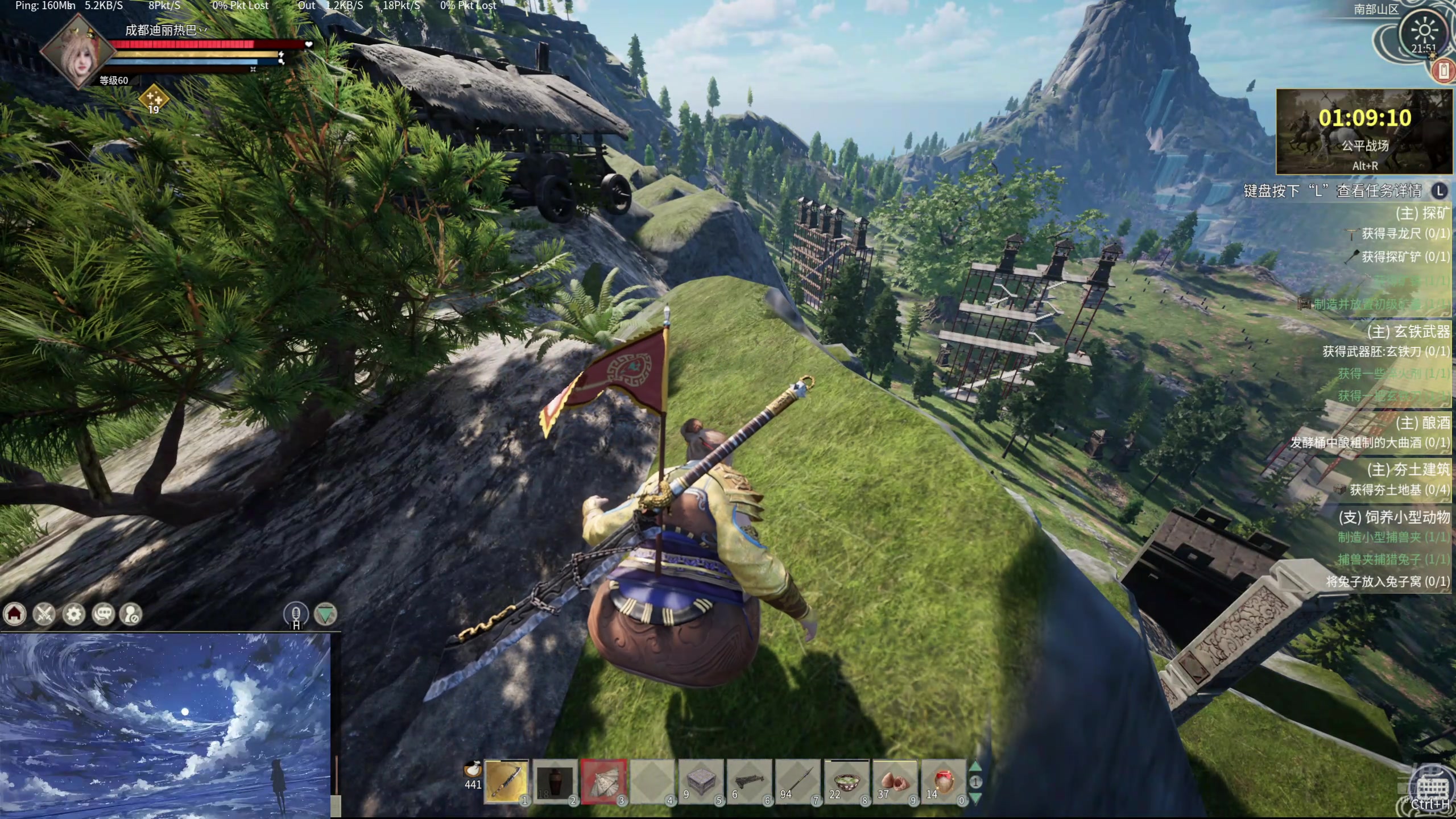Open the blocked player list icon
The height and width of the screenshot is (819, 1456).
coord(131,614)
